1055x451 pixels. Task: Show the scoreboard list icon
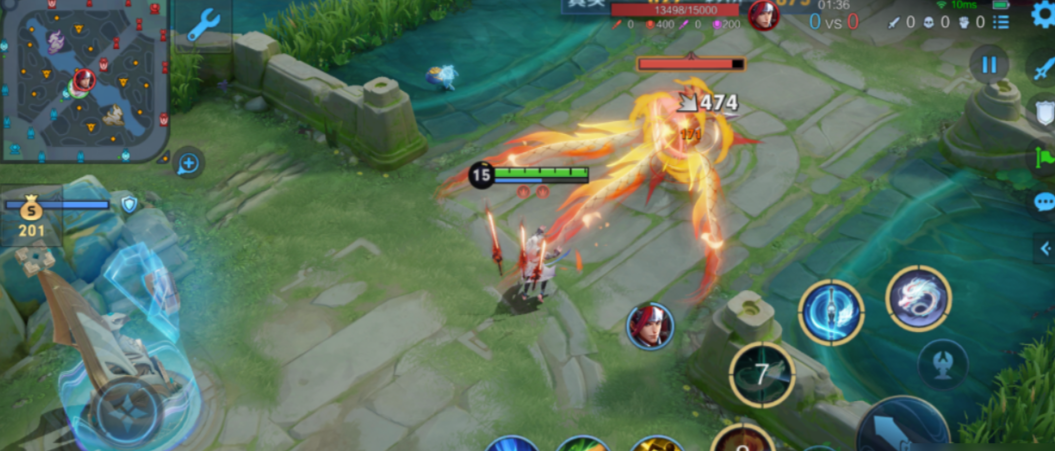click(x=1002, y=21)
